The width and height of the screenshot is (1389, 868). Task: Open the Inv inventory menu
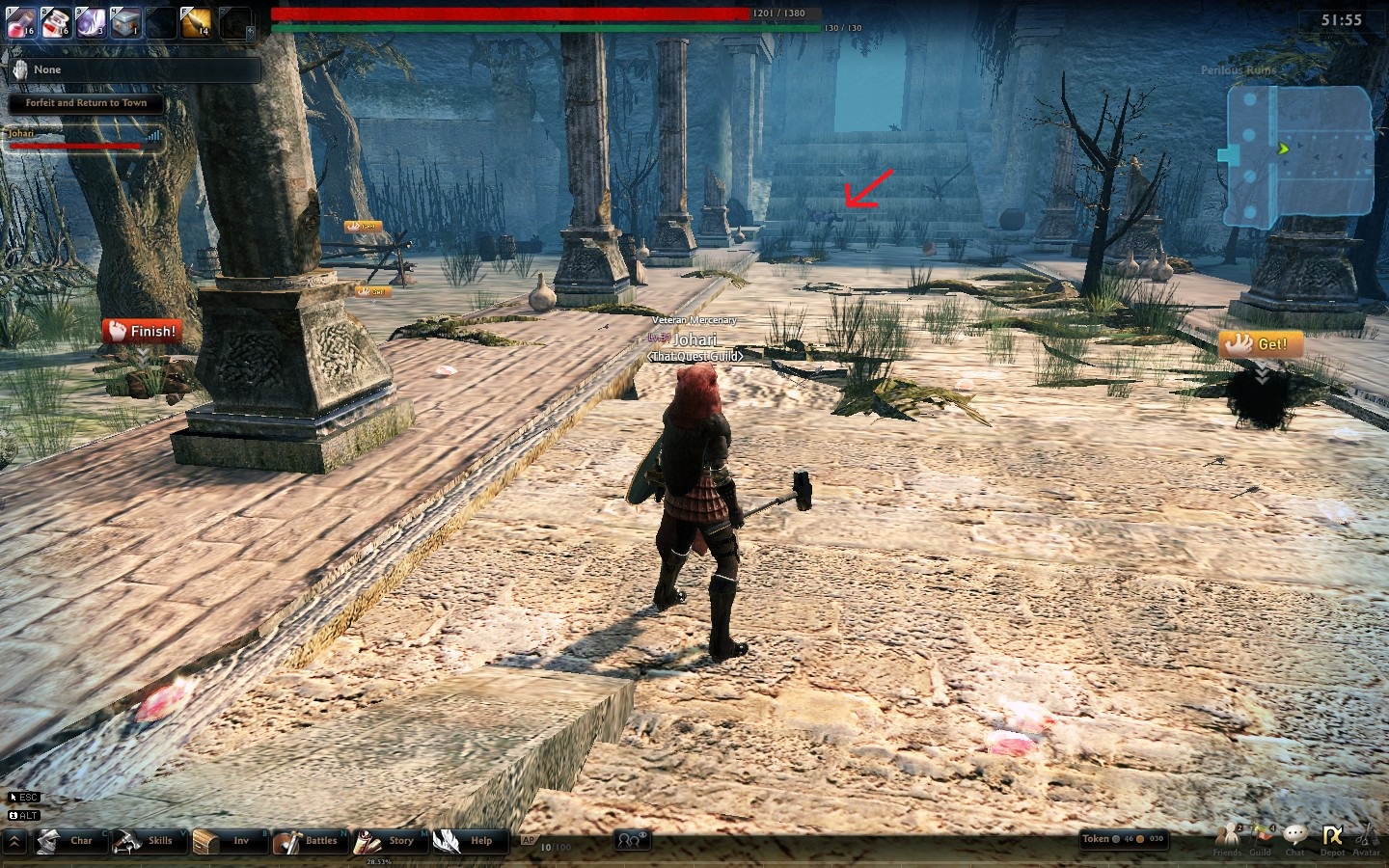227,841
